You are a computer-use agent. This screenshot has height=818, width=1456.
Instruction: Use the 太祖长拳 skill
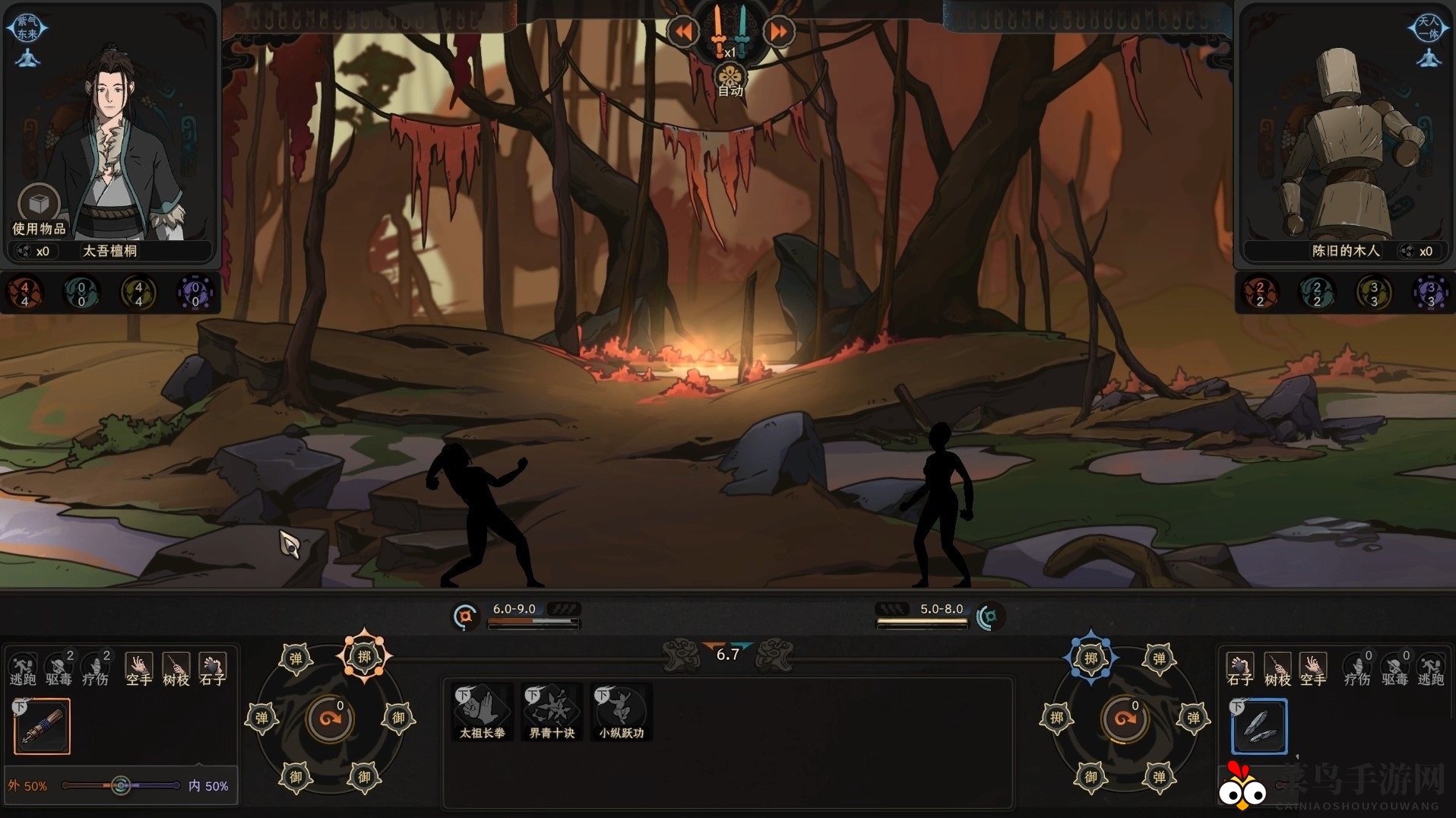pos(482,712)
